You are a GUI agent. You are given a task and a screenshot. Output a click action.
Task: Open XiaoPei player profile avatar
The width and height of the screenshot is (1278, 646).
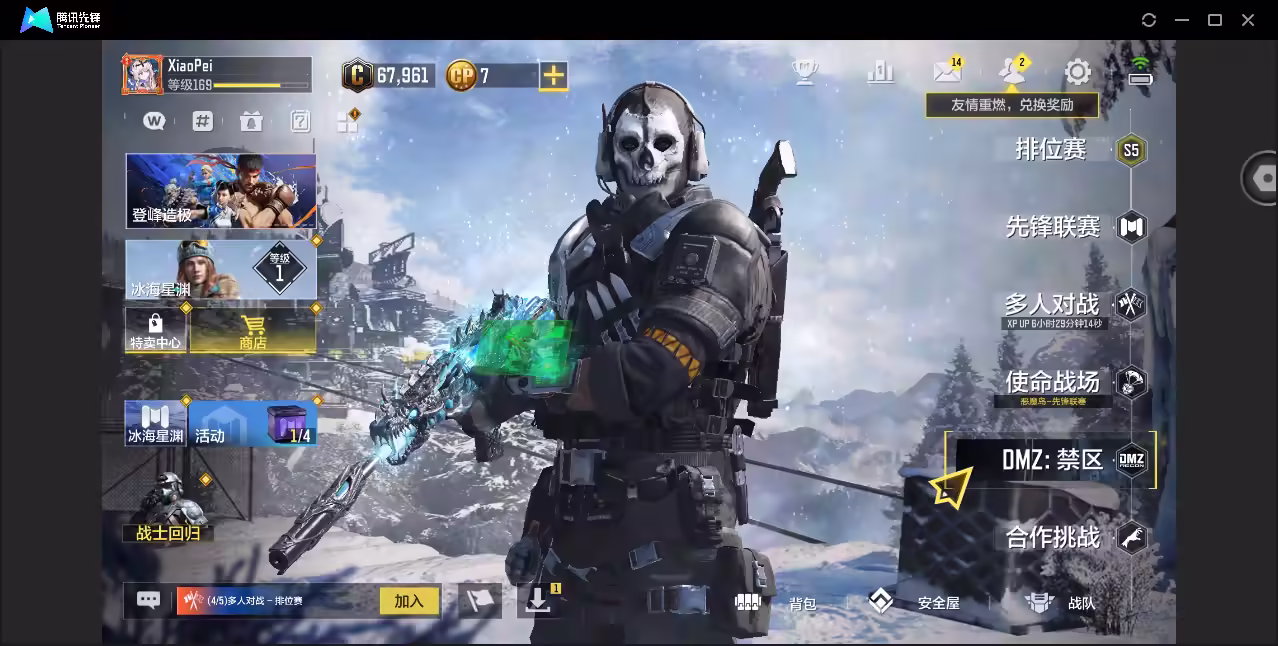coord(143,75)
